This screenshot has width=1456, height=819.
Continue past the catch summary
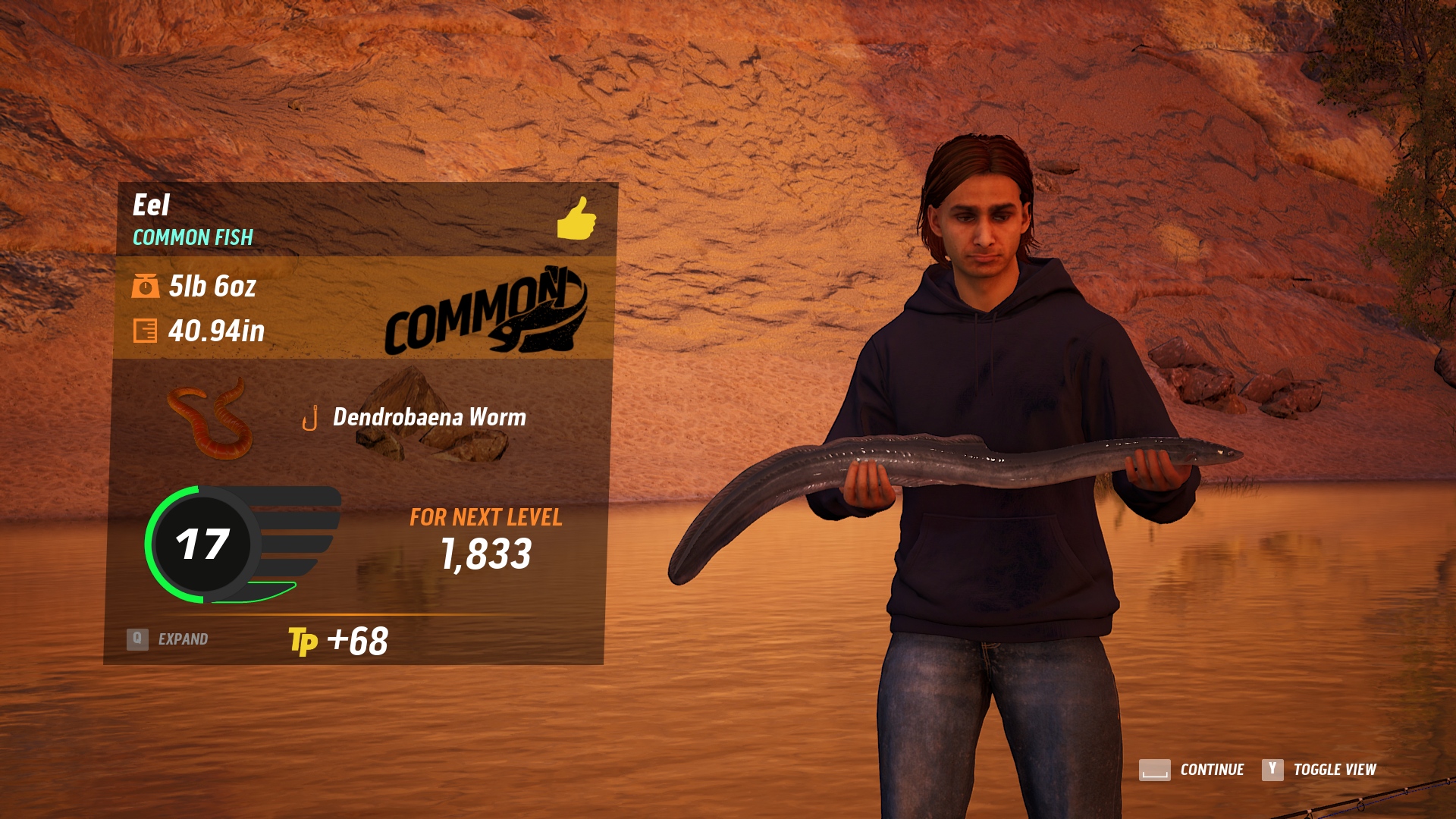coord(1192,770)
